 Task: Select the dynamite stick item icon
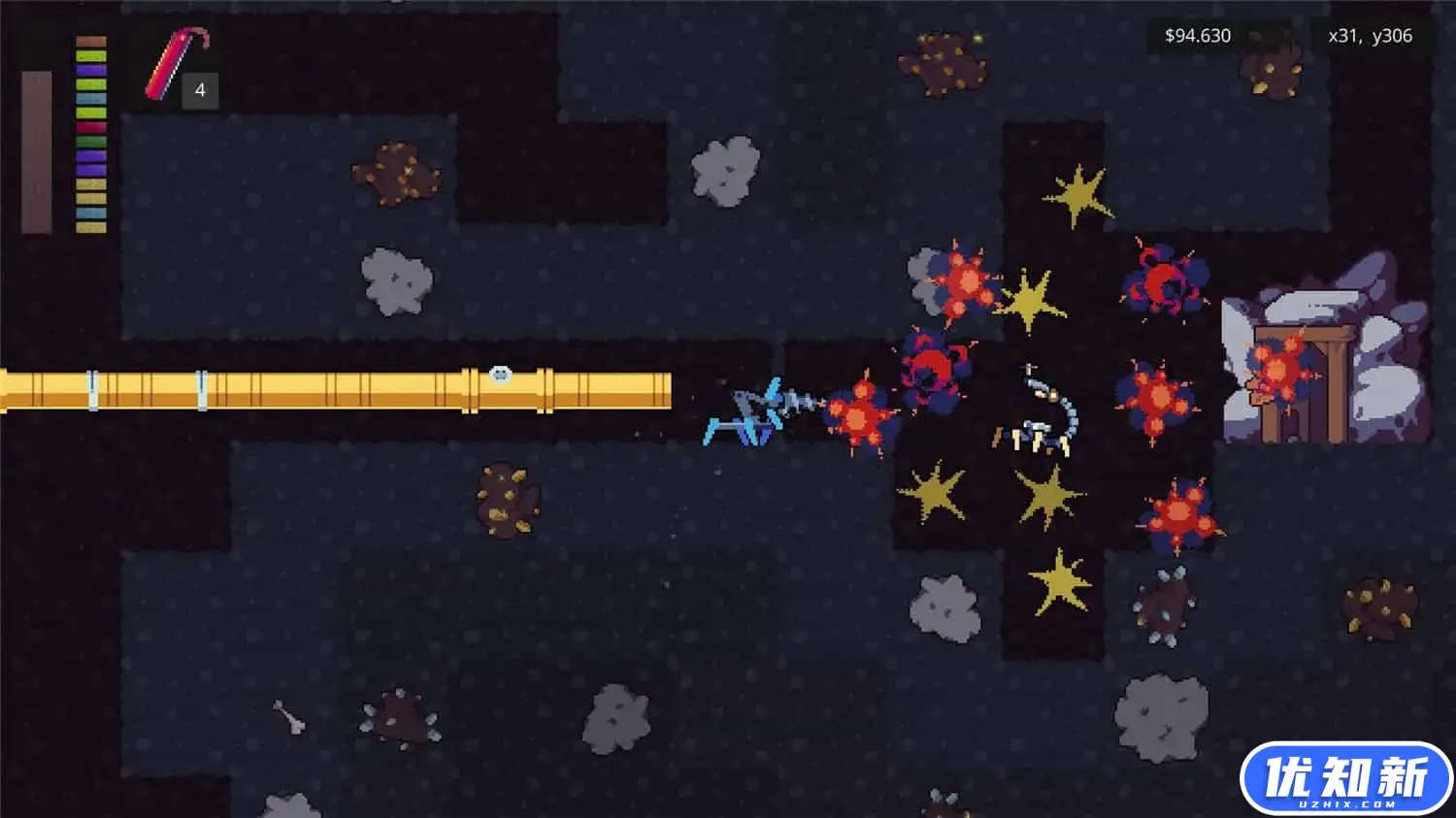[x=175, y=64]
